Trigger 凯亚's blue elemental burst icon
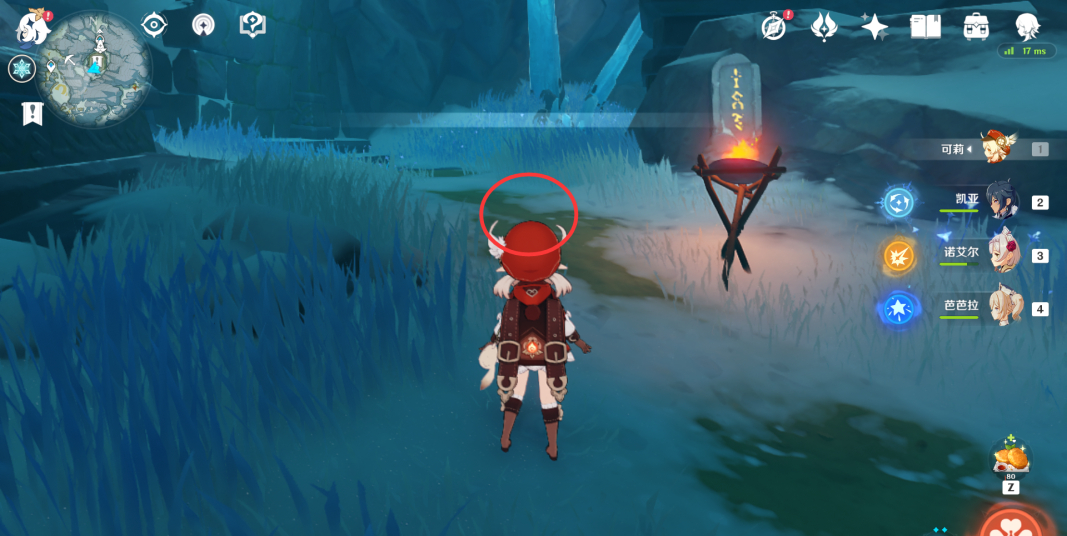Image resolution: width=1067 pixels, height=536 pixels. [897, 203]
